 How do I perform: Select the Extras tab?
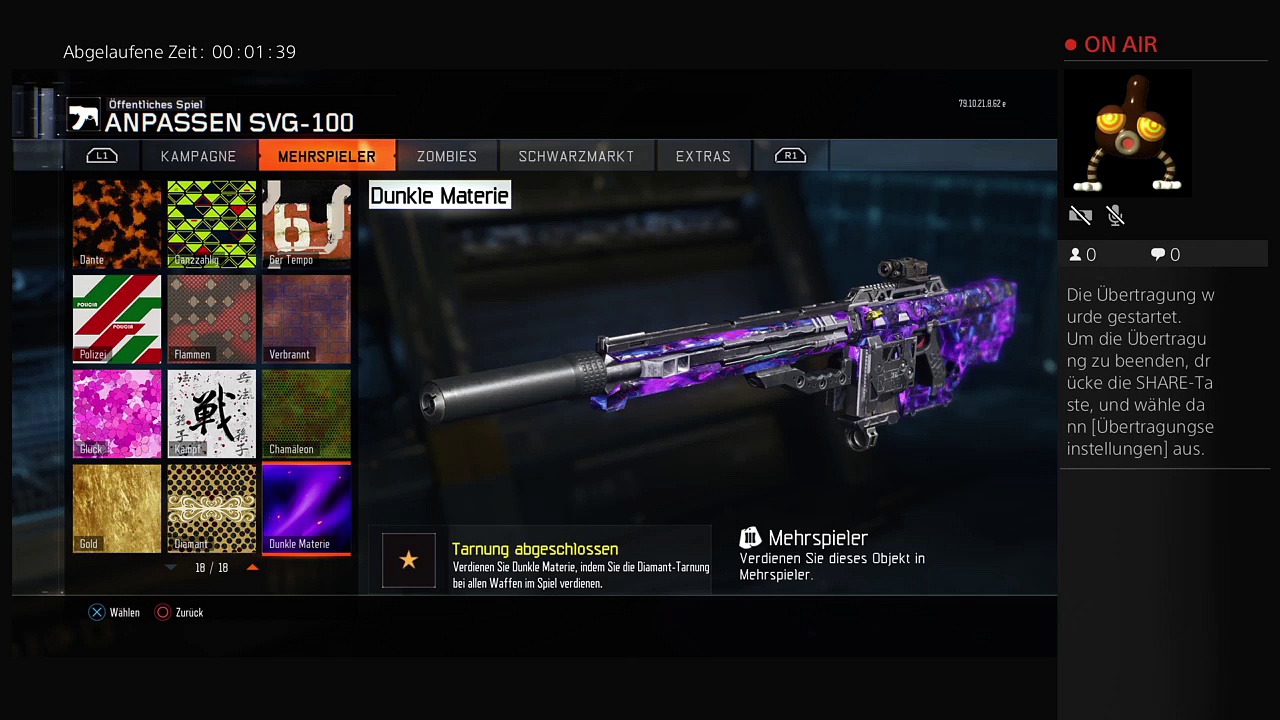(703, 156)
